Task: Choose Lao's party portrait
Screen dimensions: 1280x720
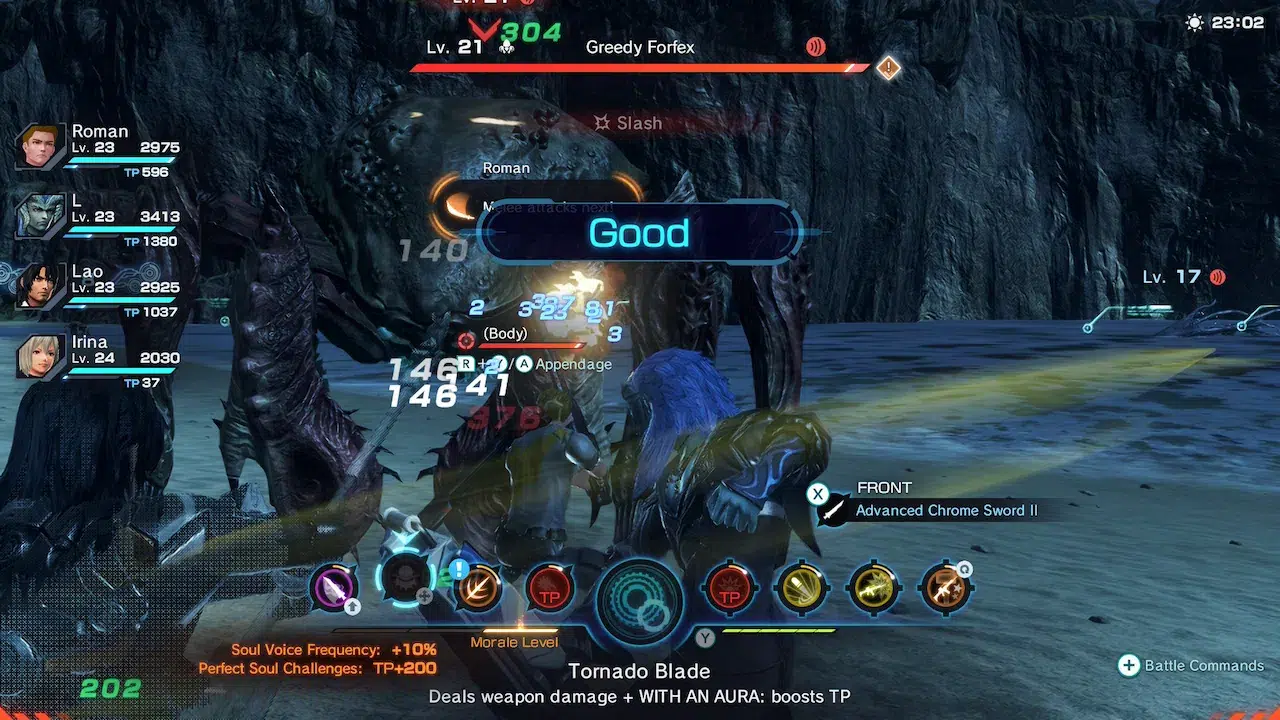Action: click(x=40, y=285)
